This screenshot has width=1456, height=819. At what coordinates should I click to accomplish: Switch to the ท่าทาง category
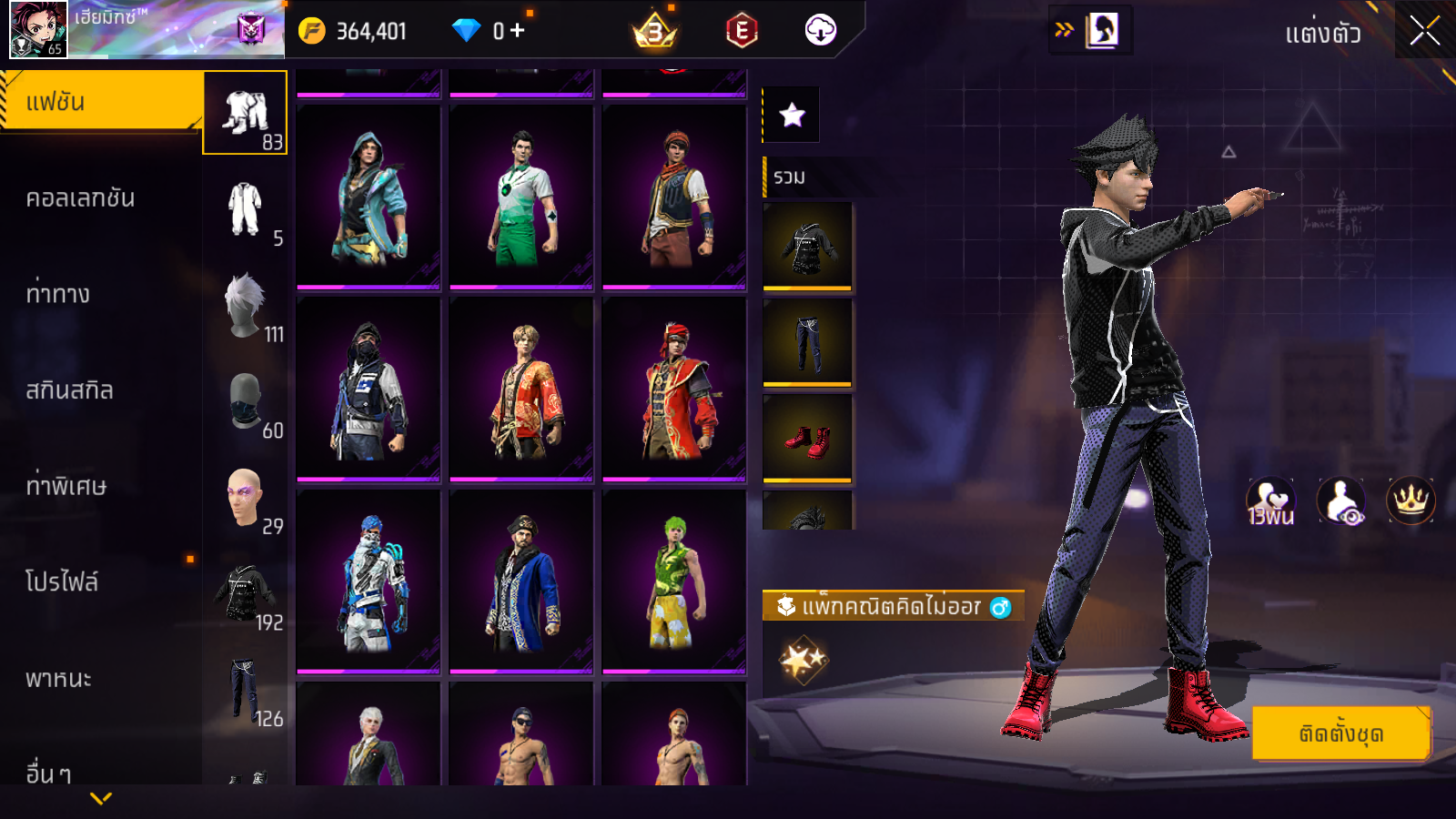58,294
